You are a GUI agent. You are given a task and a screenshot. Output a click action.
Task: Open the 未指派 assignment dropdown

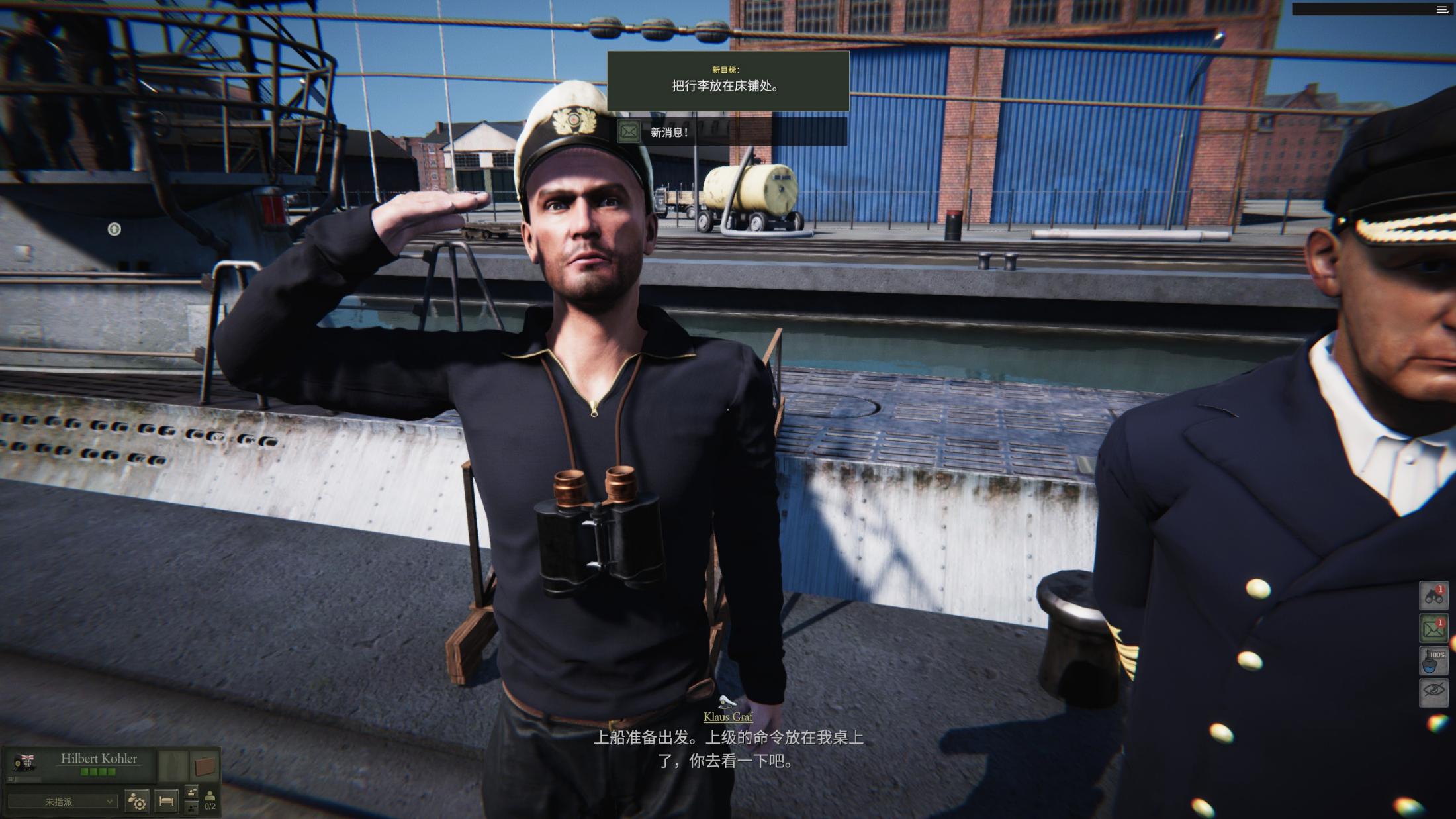point(62,802)
